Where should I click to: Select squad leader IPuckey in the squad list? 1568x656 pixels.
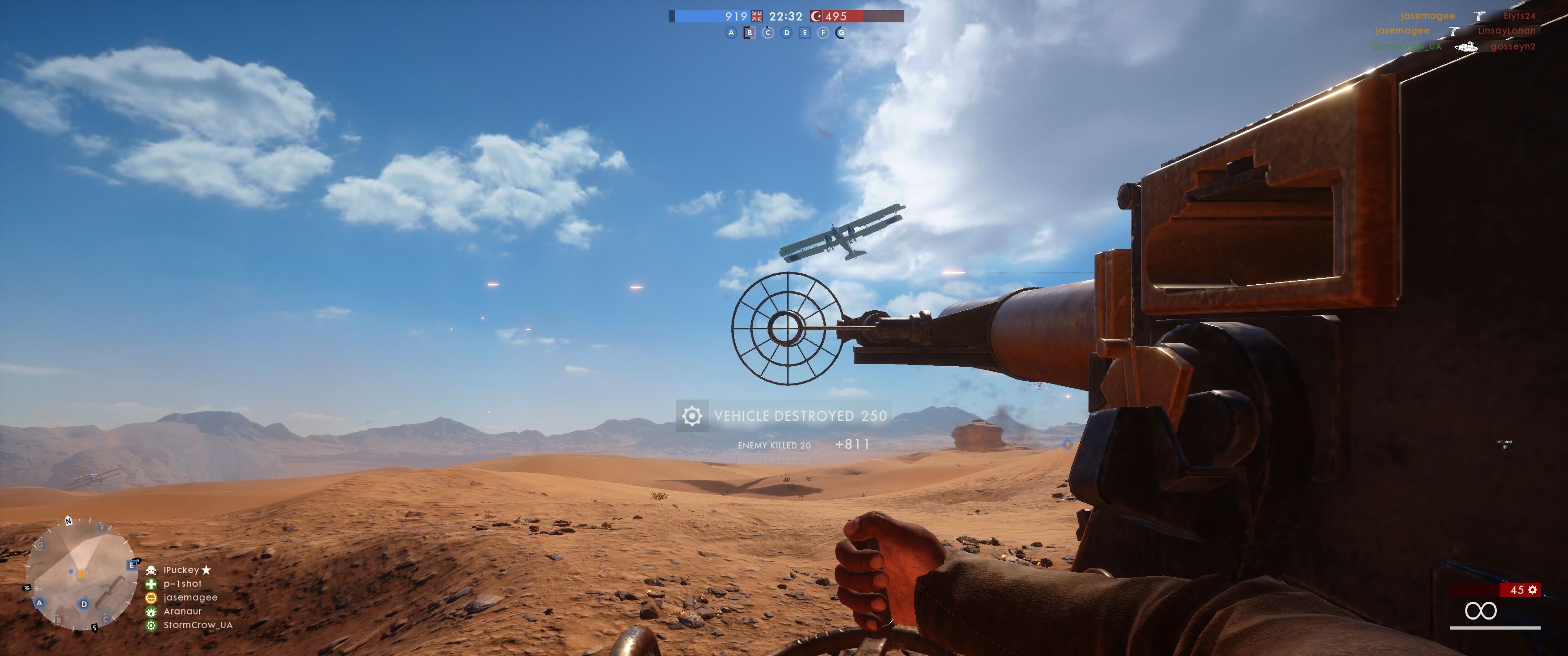pyautogui.click(x=181, y=570)
